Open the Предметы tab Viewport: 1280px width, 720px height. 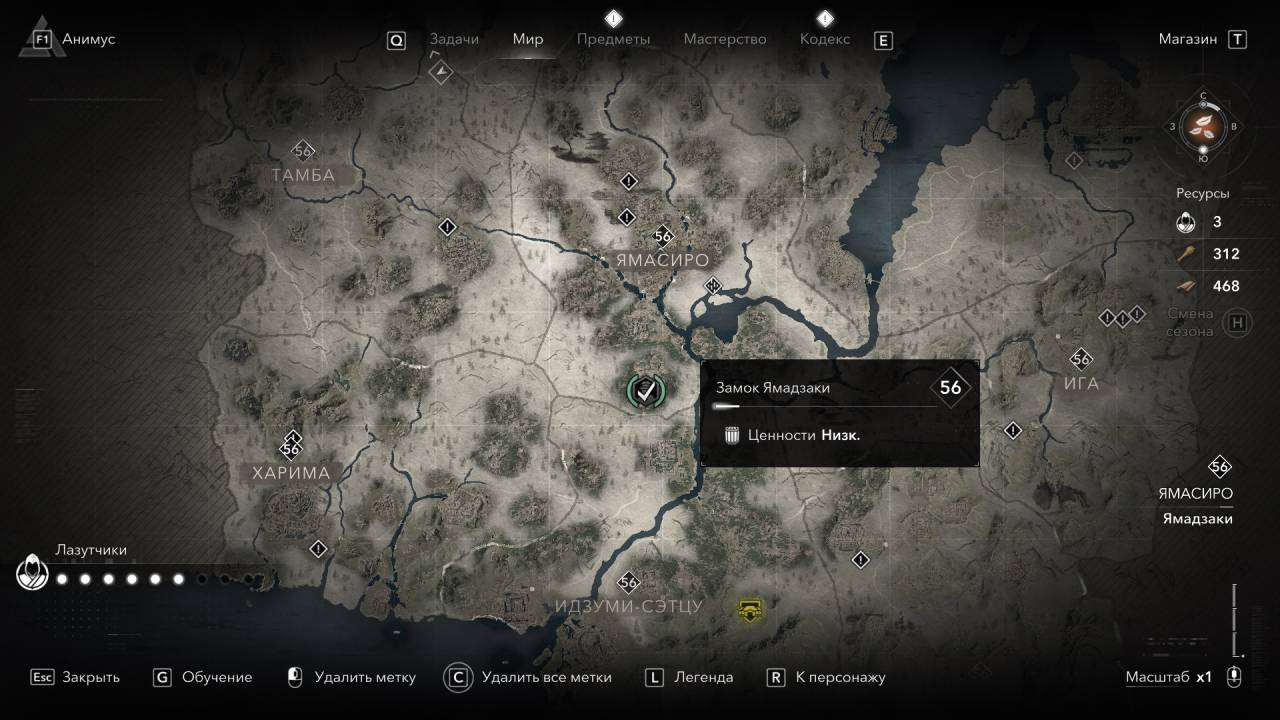click(x=613, y=39)
